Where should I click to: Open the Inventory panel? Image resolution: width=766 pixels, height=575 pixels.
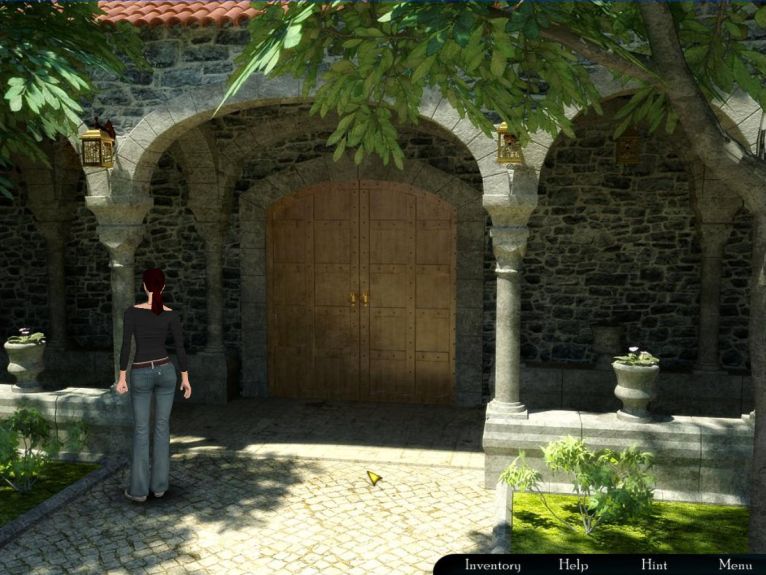493,565
